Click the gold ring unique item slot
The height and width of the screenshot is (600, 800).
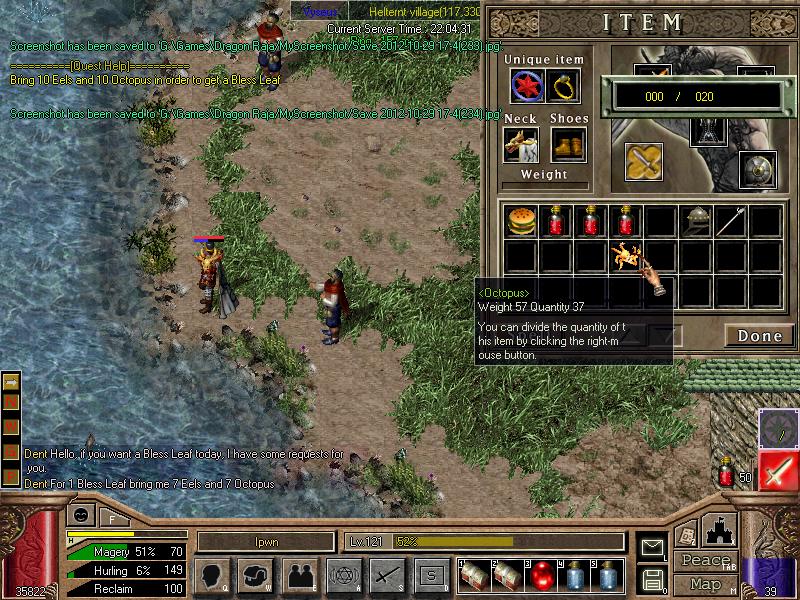click(565, 88)
